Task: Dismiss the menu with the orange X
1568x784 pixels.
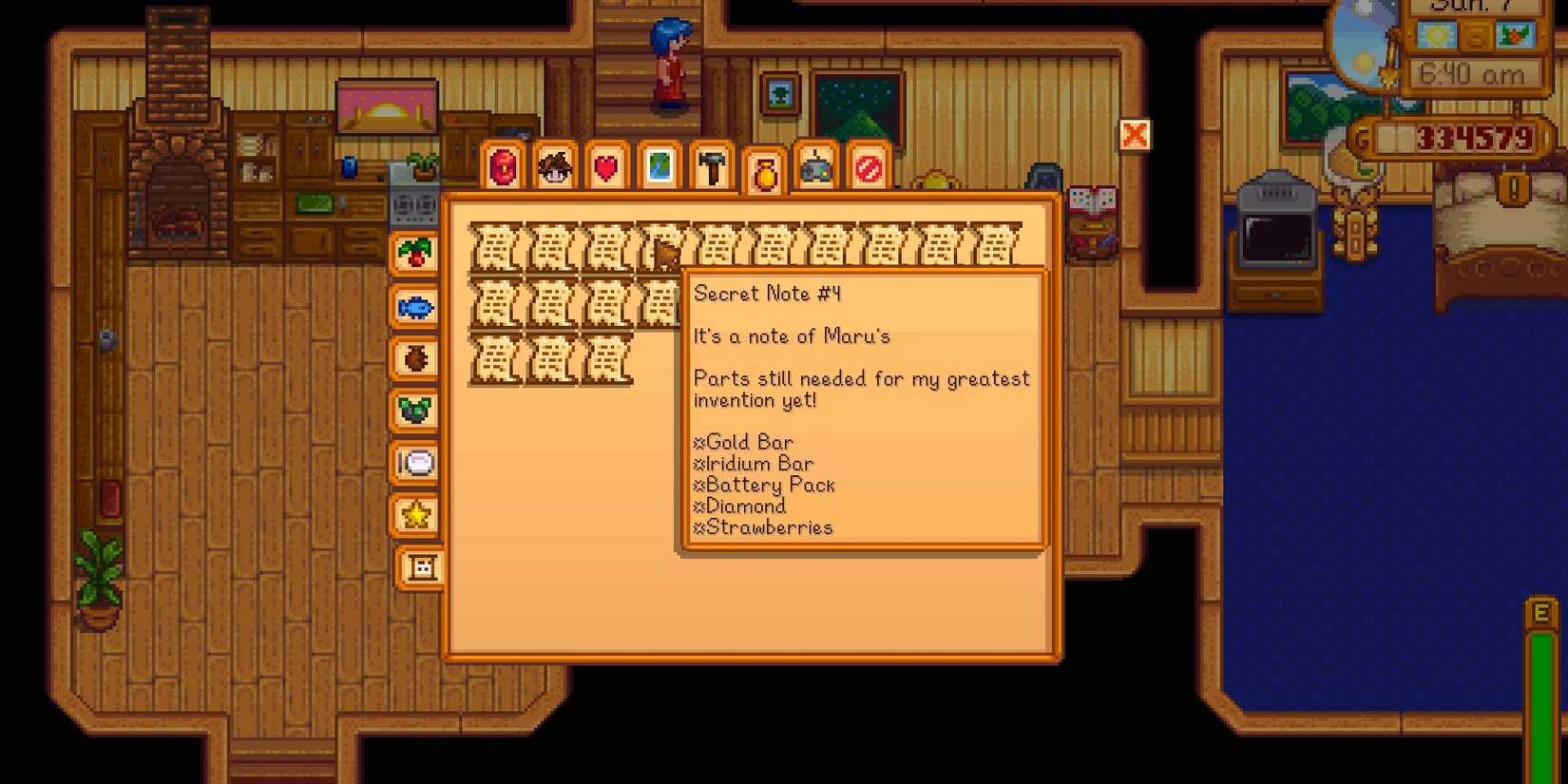Action: pos(1135,136)
